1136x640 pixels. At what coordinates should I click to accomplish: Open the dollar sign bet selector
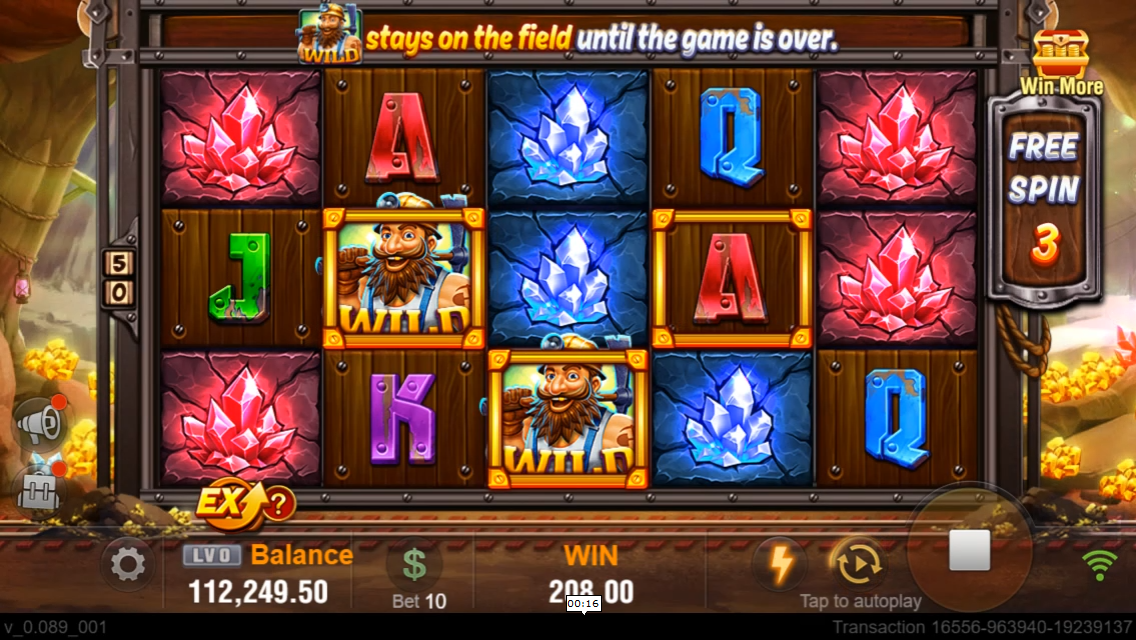tap(414, 565)
